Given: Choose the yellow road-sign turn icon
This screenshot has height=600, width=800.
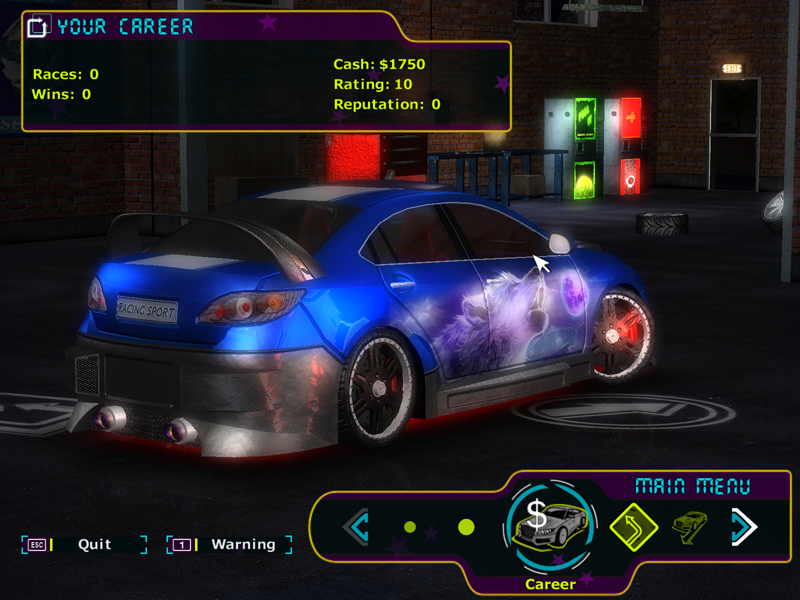Looking at the screenshot, I should pos(633,526).
